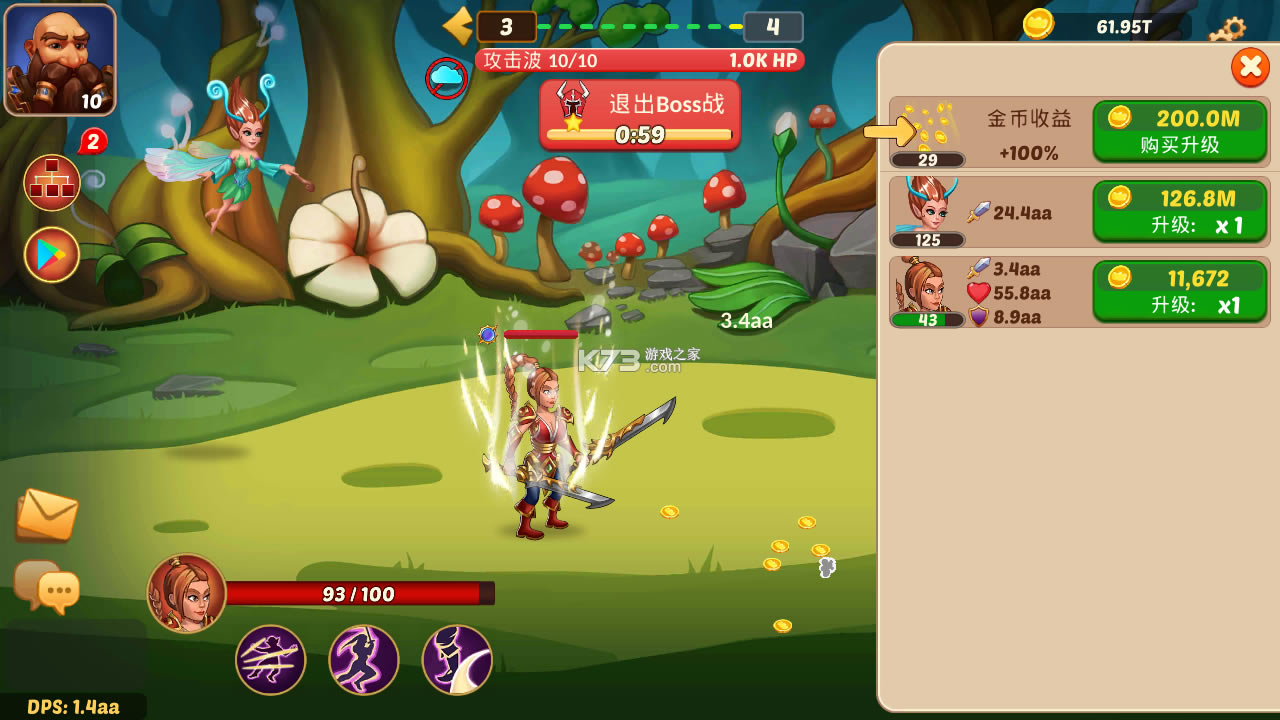Open the bearded dwarf player profile portrait

pos(60,60)
